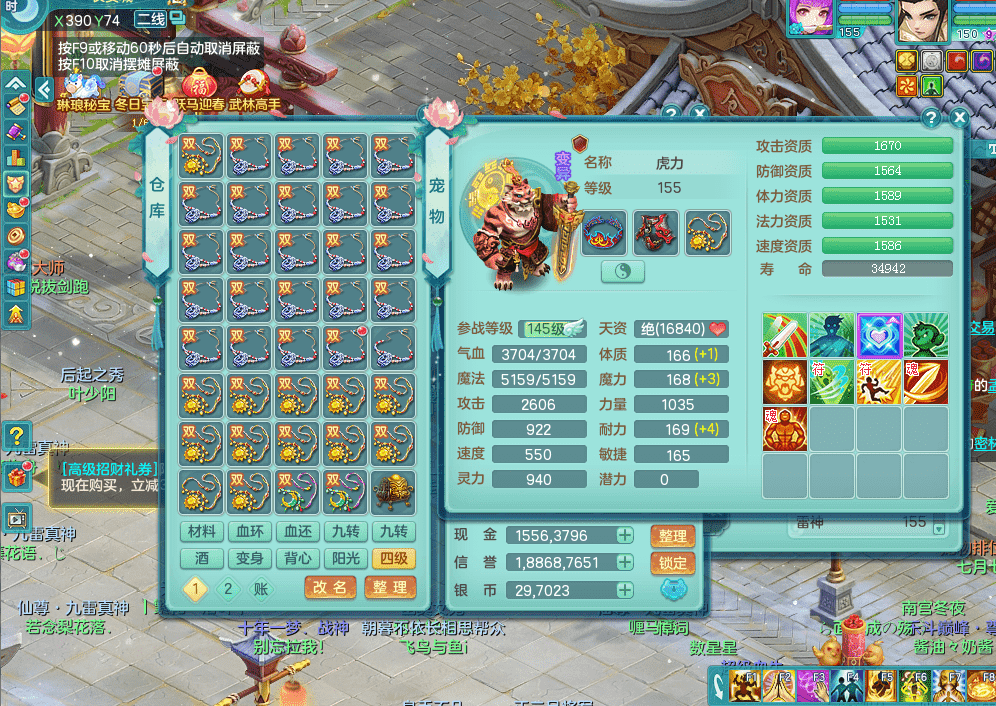Collapse the event icons with left arrow
996x706 pixels.
[x=44, y=89]
